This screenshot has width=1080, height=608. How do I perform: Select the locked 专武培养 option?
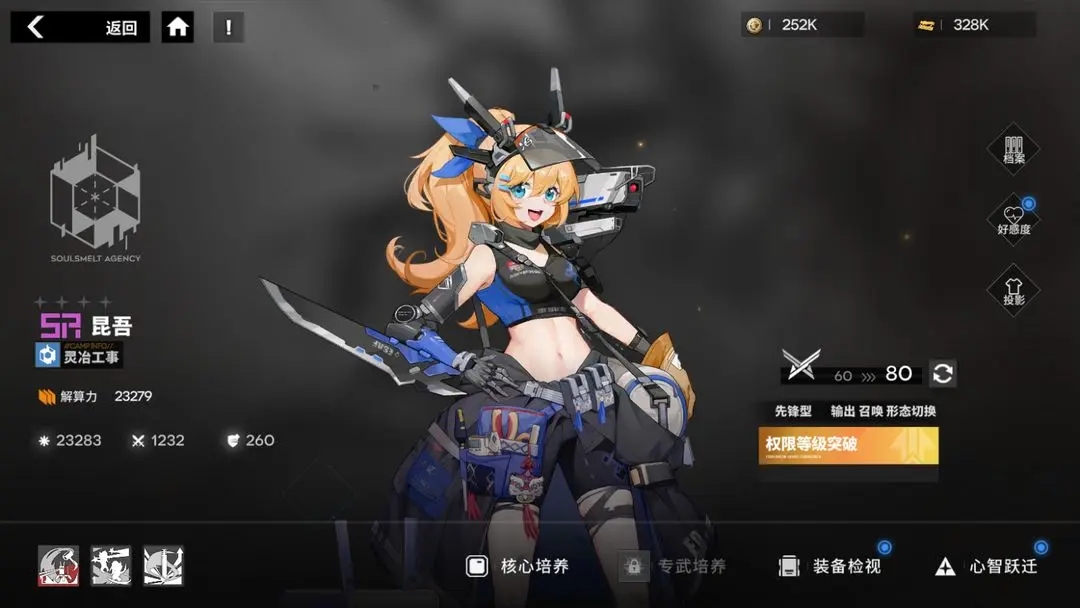pyautogui.click(x=674, y=566)
